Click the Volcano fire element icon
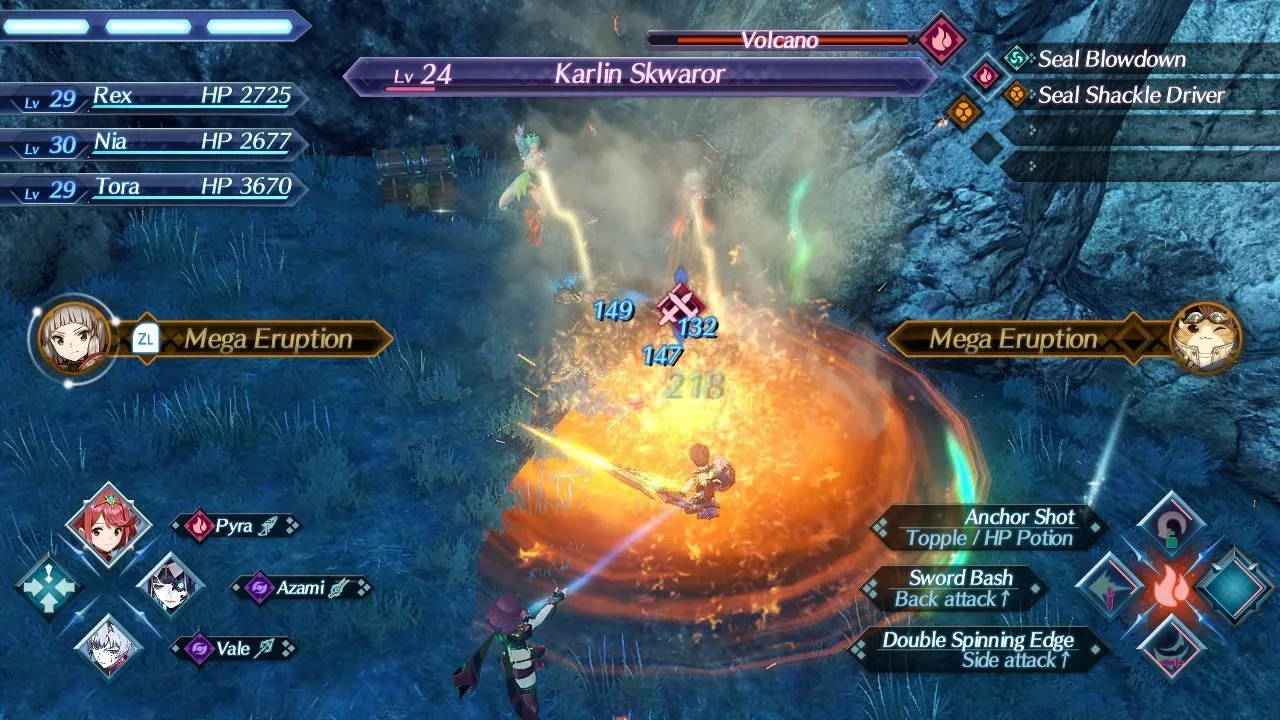 pos(941,40)
